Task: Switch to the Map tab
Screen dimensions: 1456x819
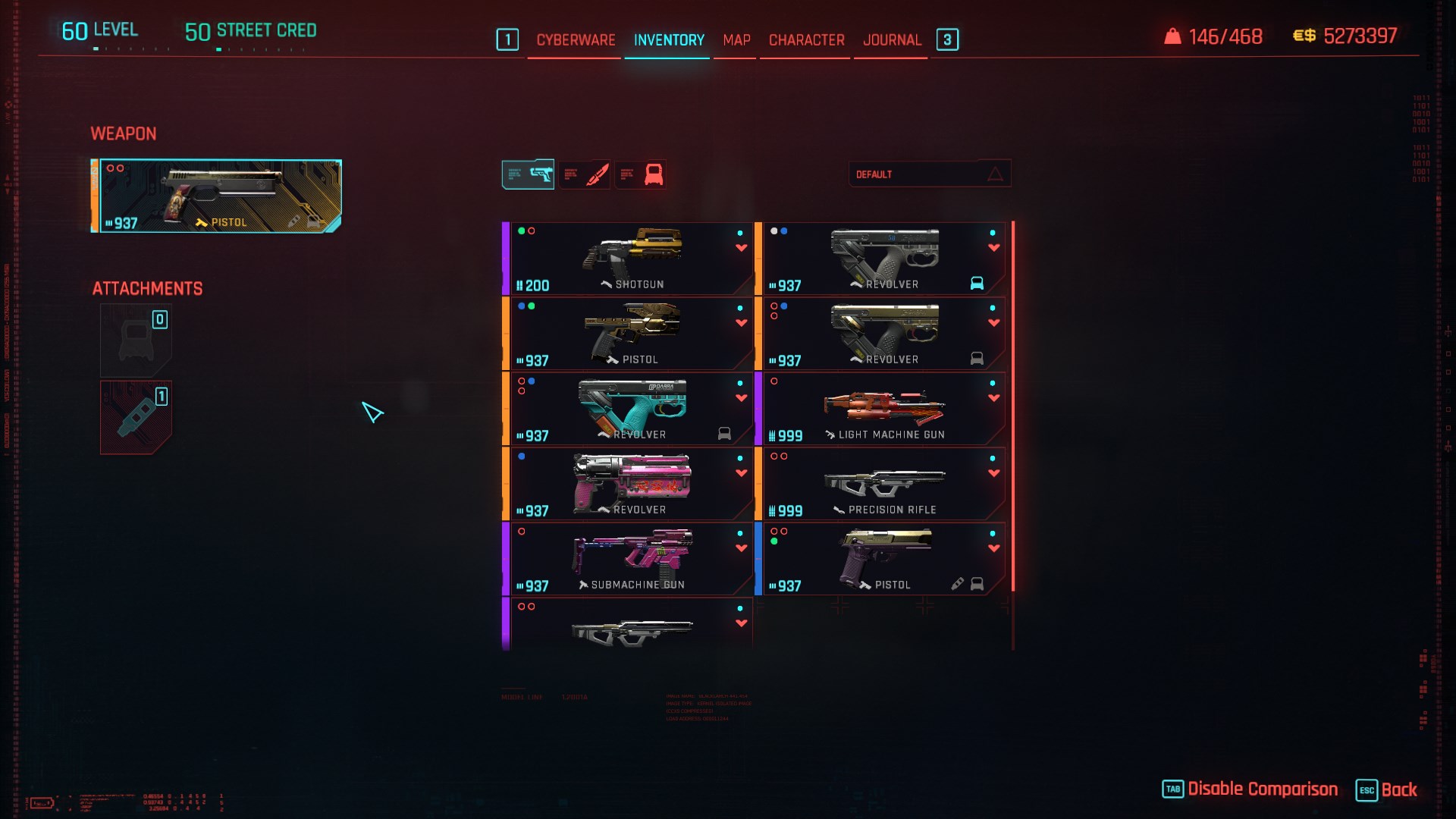Action: pos(736,40)
